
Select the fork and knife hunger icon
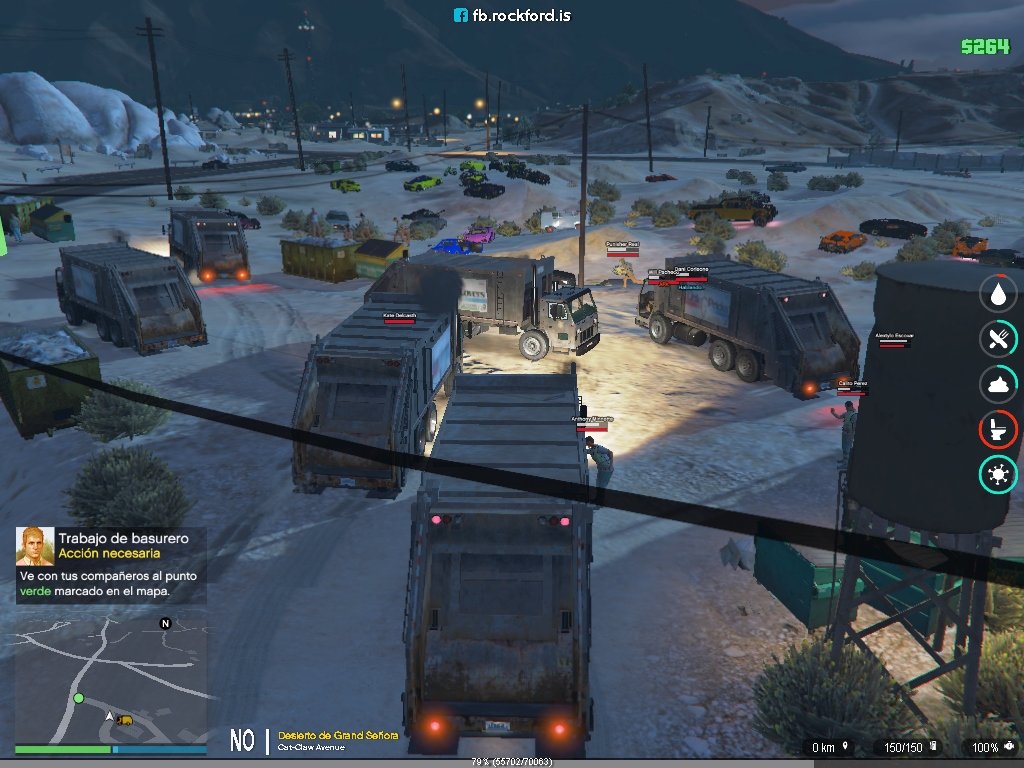pos(997,338)
